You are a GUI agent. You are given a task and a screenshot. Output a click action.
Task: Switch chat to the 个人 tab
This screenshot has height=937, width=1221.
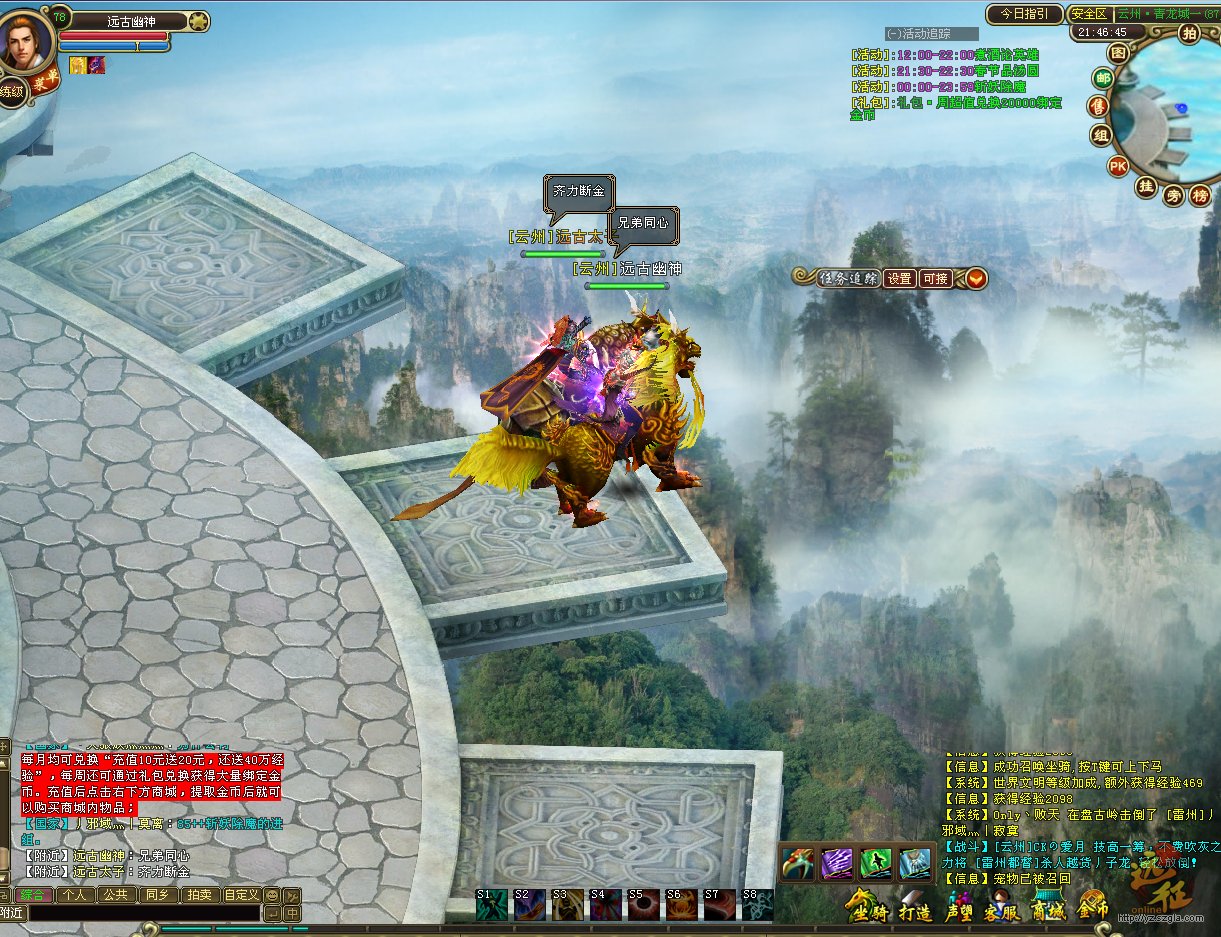click(75, 895)
